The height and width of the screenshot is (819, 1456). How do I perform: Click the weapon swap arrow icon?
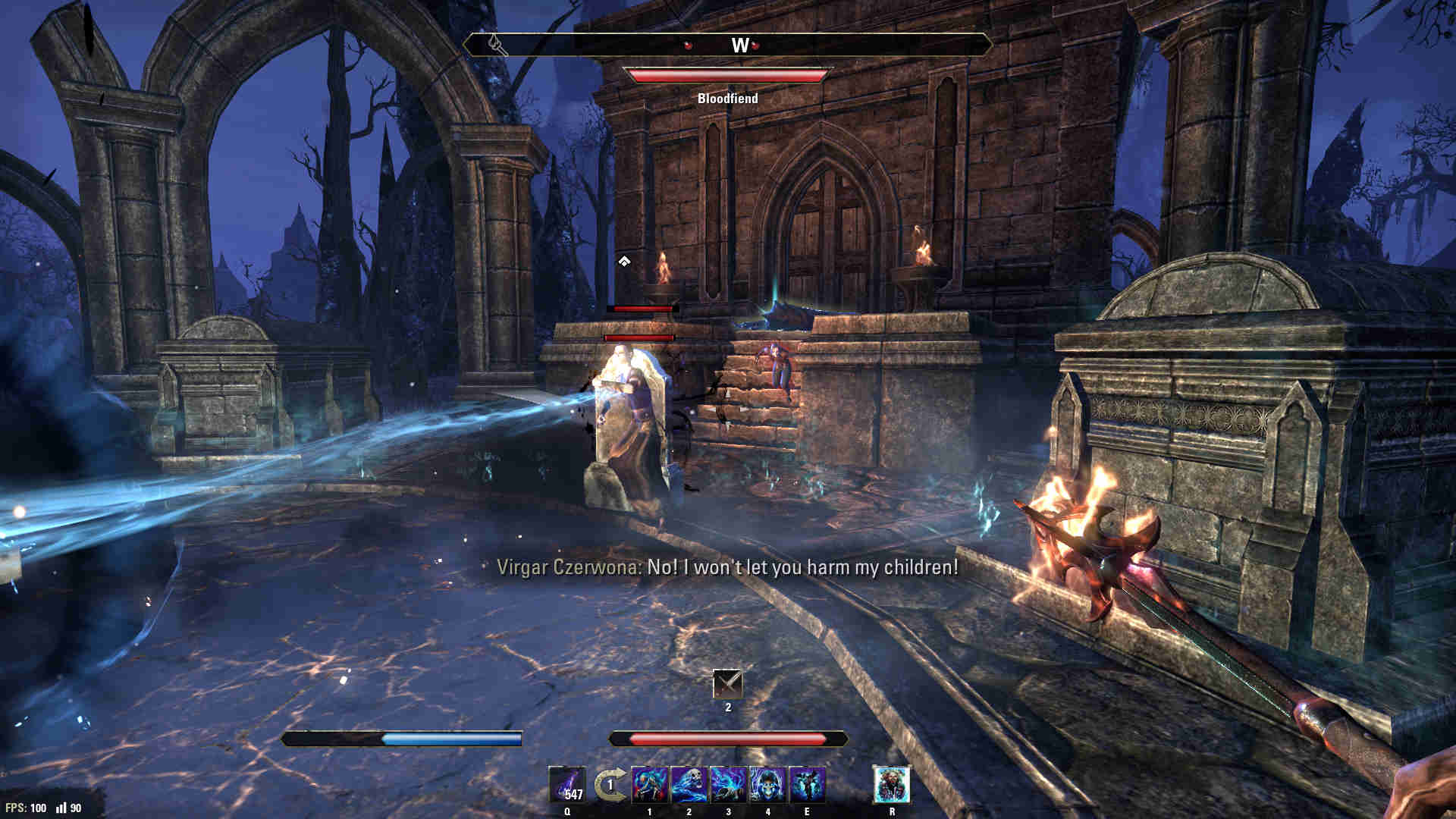click(610, 785)
